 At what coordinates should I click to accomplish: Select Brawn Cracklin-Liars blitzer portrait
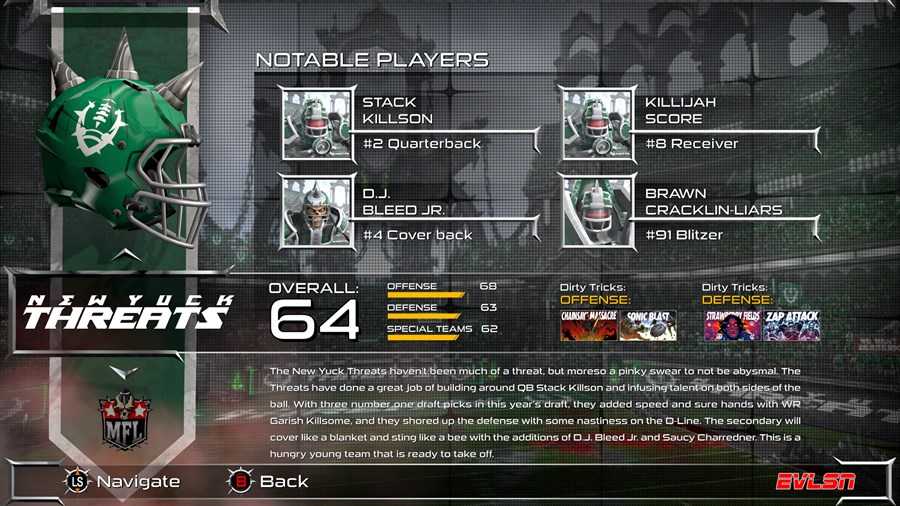598,213
